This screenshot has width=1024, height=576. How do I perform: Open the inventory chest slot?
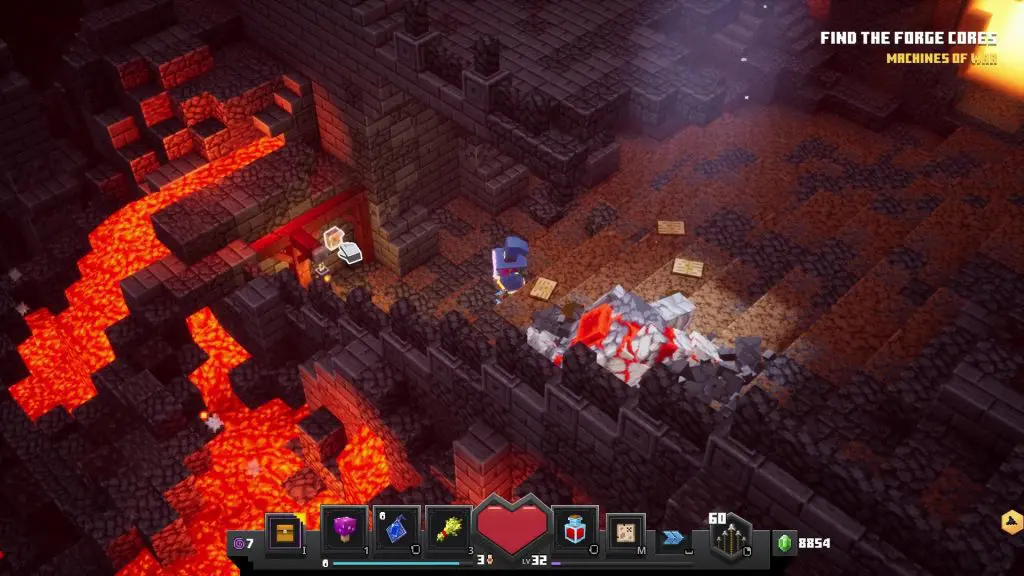tap(284, 529)
